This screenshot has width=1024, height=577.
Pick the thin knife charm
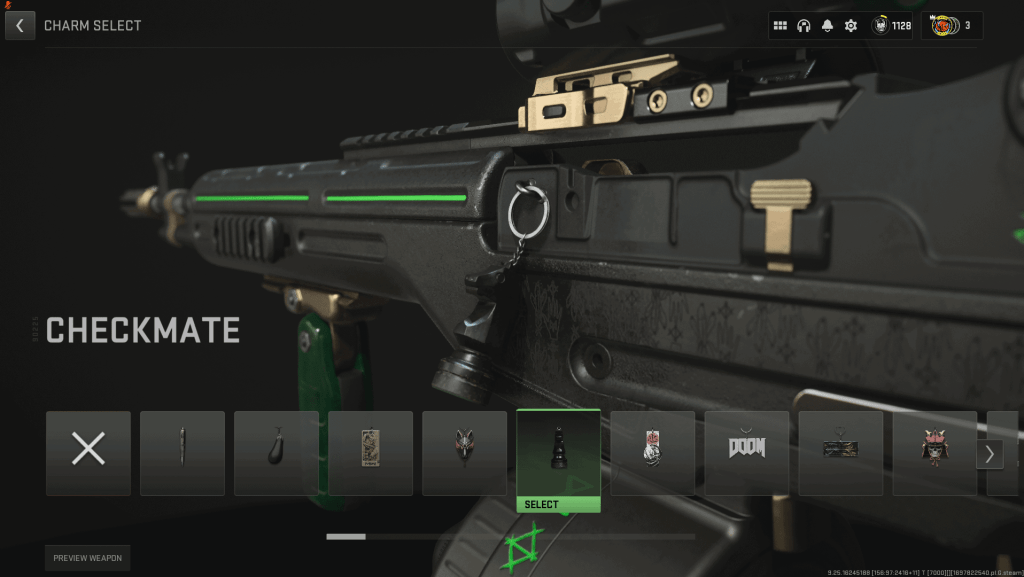[x=182, y=453]
